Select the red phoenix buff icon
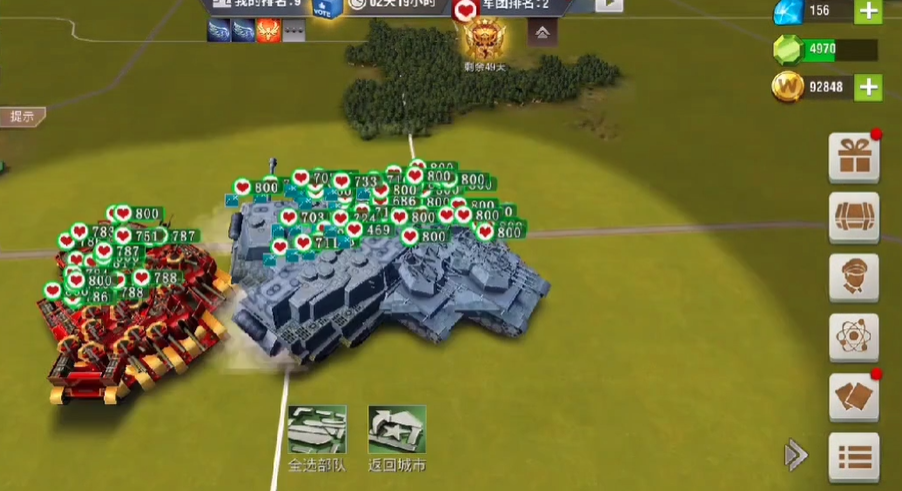The width and height of the screenshot is (902, 491). pyautogui.click(x=268, y=31)
